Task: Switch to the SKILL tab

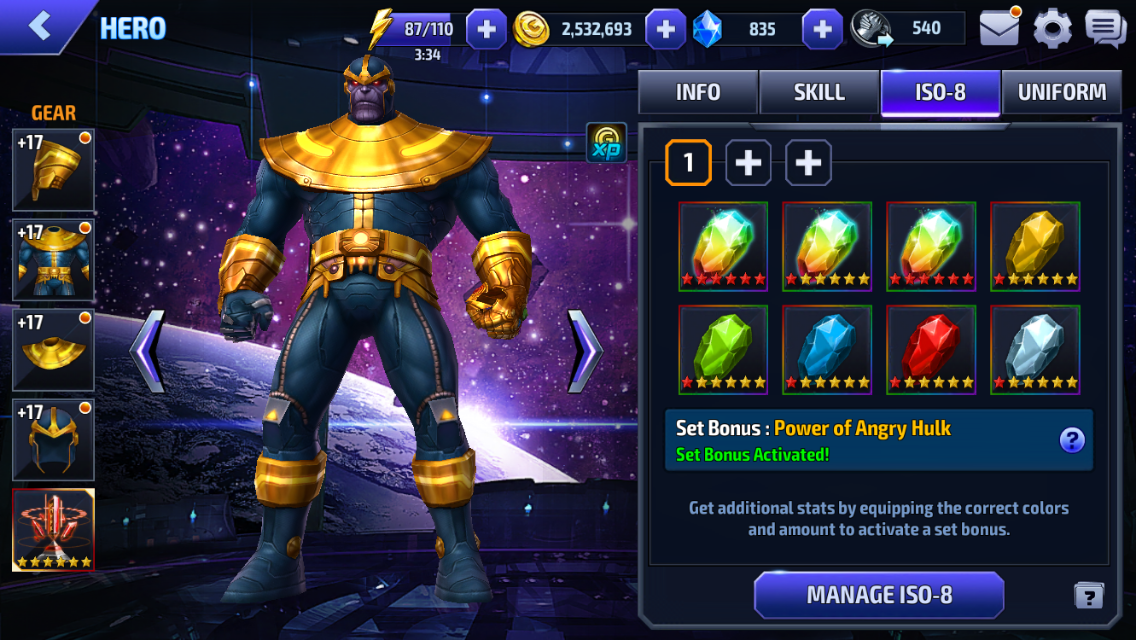Action: click(819, 93)
